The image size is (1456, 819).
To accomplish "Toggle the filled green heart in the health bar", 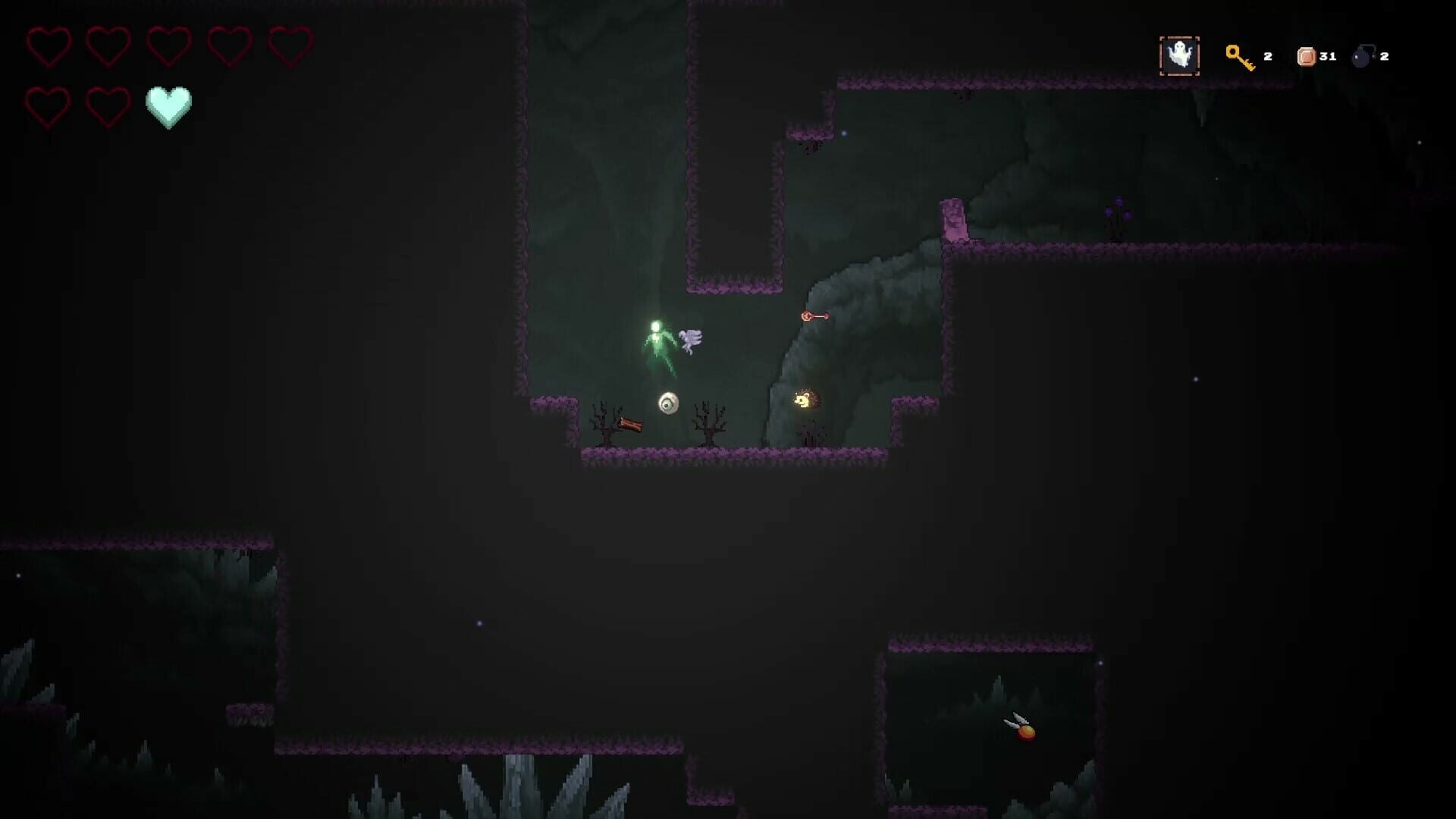I will coord(168,104).
